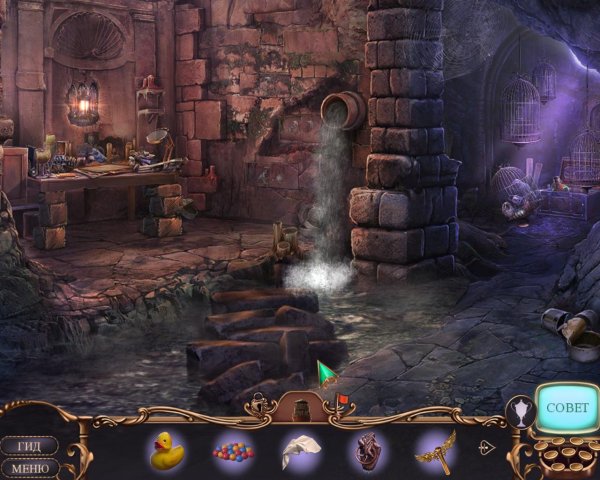Select the dark heart-shaped inventory item

pyautogui.click(x=368, y=451)
